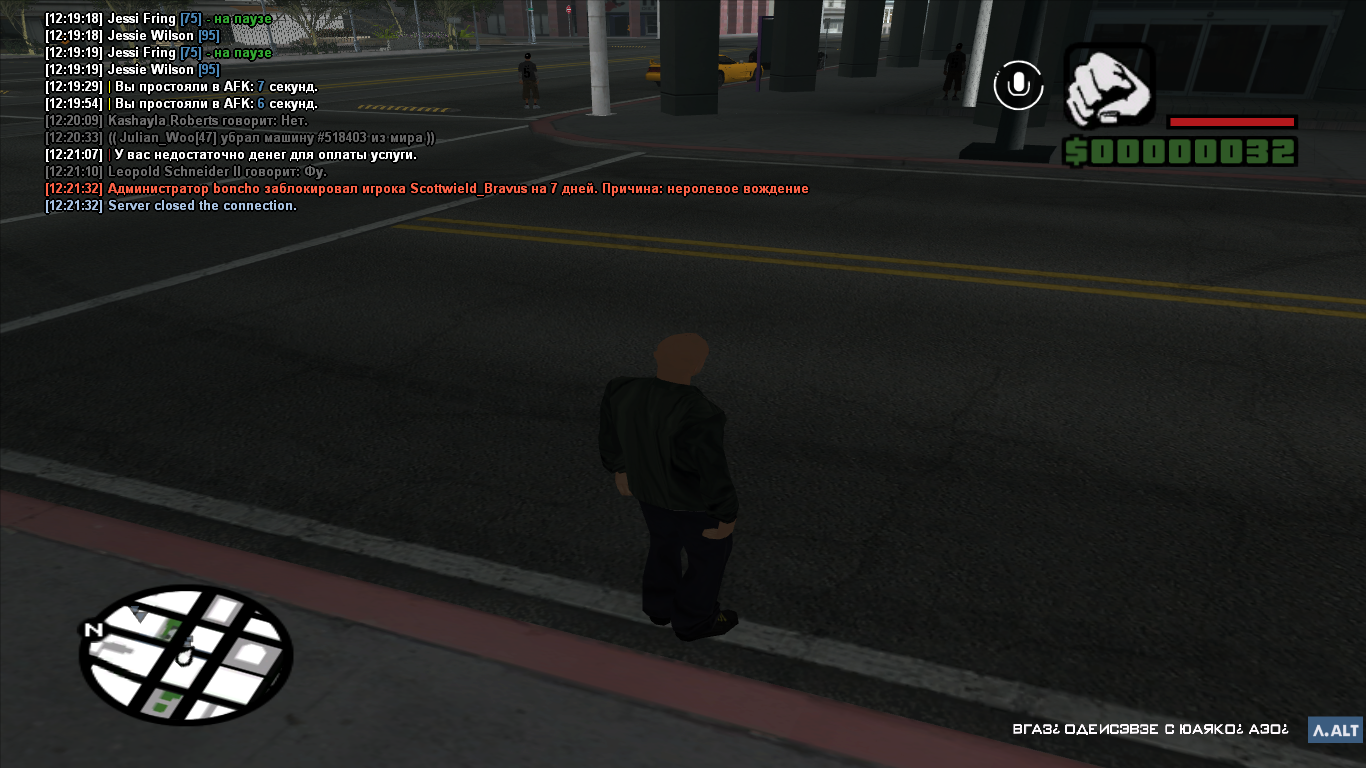
Task: Select the fist weapon icon
Action: 1109,87
